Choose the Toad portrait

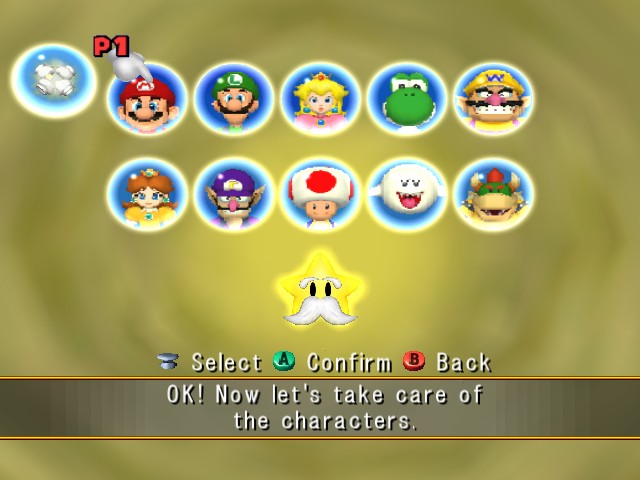click(320, 194)
